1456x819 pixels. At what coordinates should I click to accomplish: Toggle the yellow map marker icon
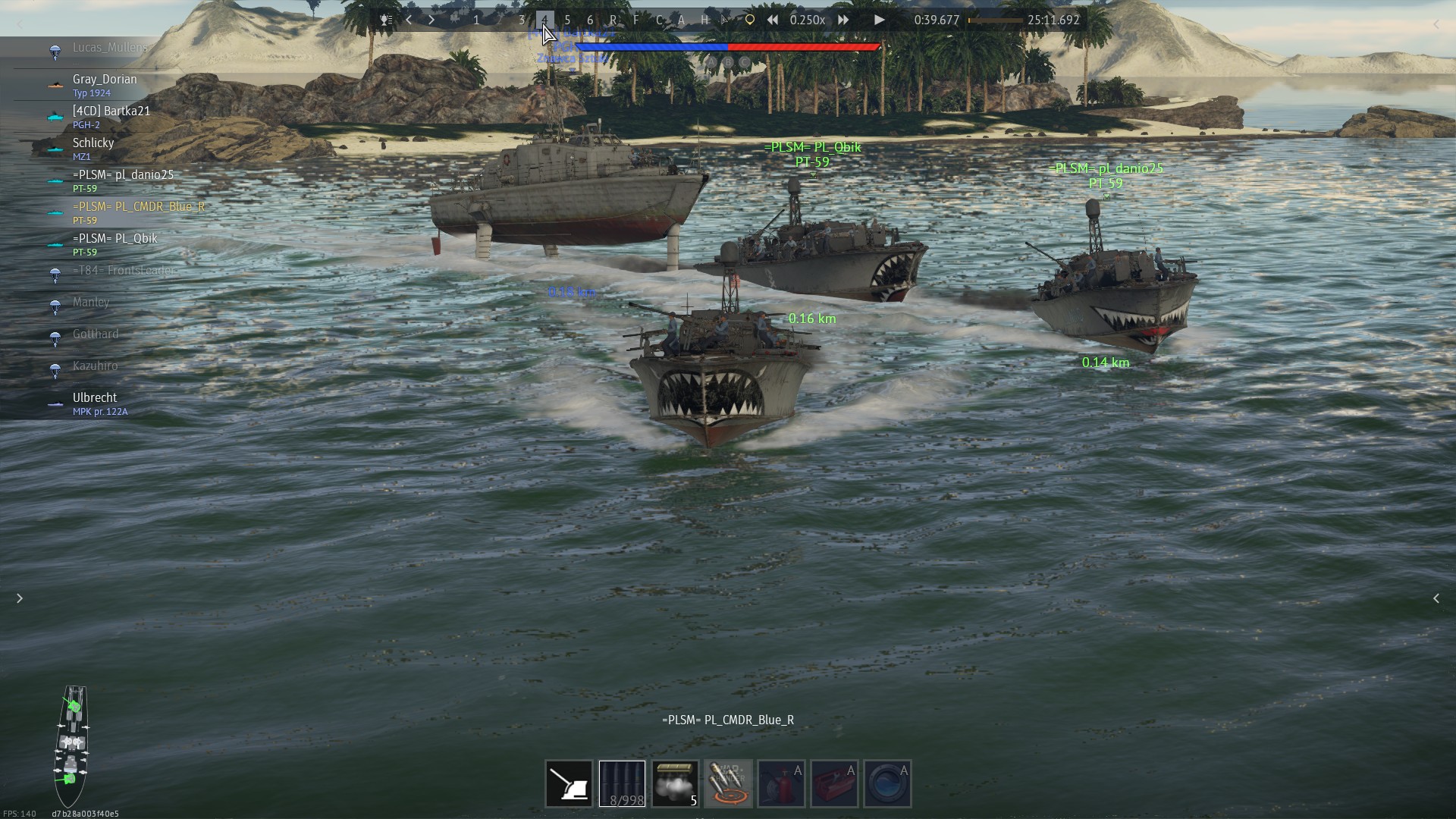tap(749, 20)
